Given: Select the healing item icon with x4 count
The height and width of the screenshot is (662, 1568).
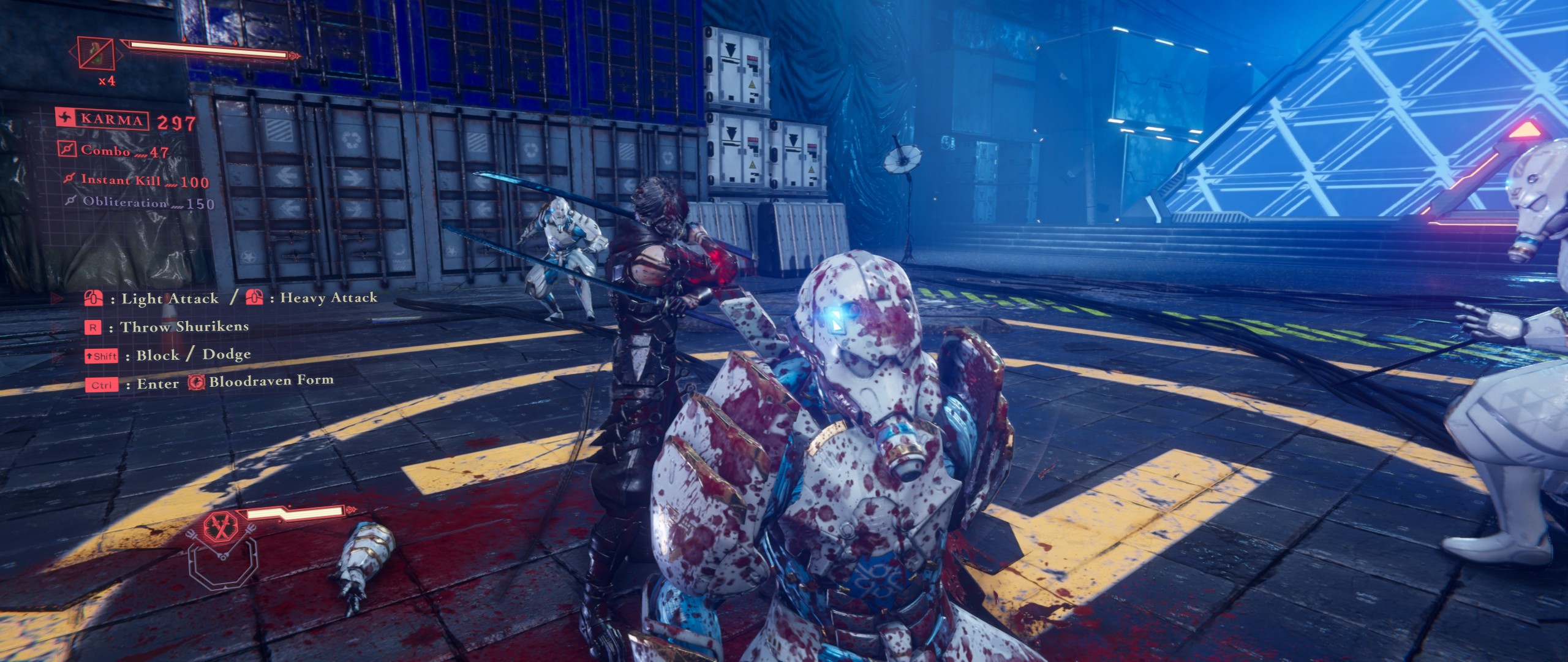Looking at the screenshot, I should click(96, 53).
